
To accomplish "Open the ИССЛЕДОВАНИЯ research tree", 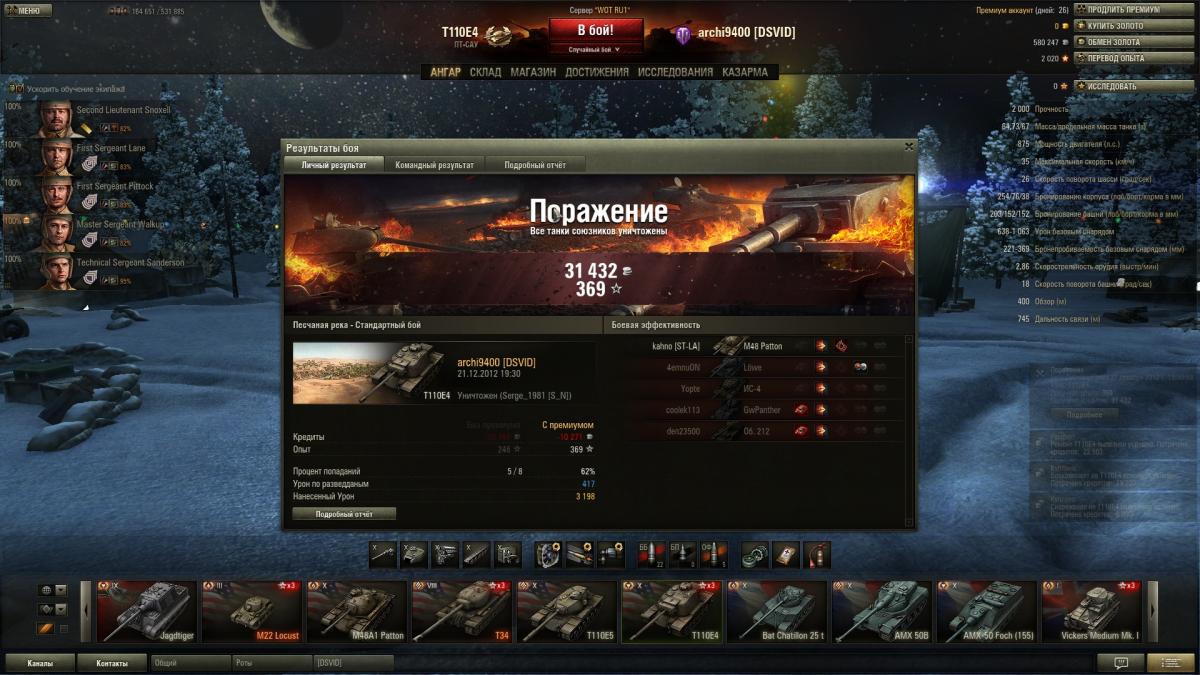I will [676, 72].
